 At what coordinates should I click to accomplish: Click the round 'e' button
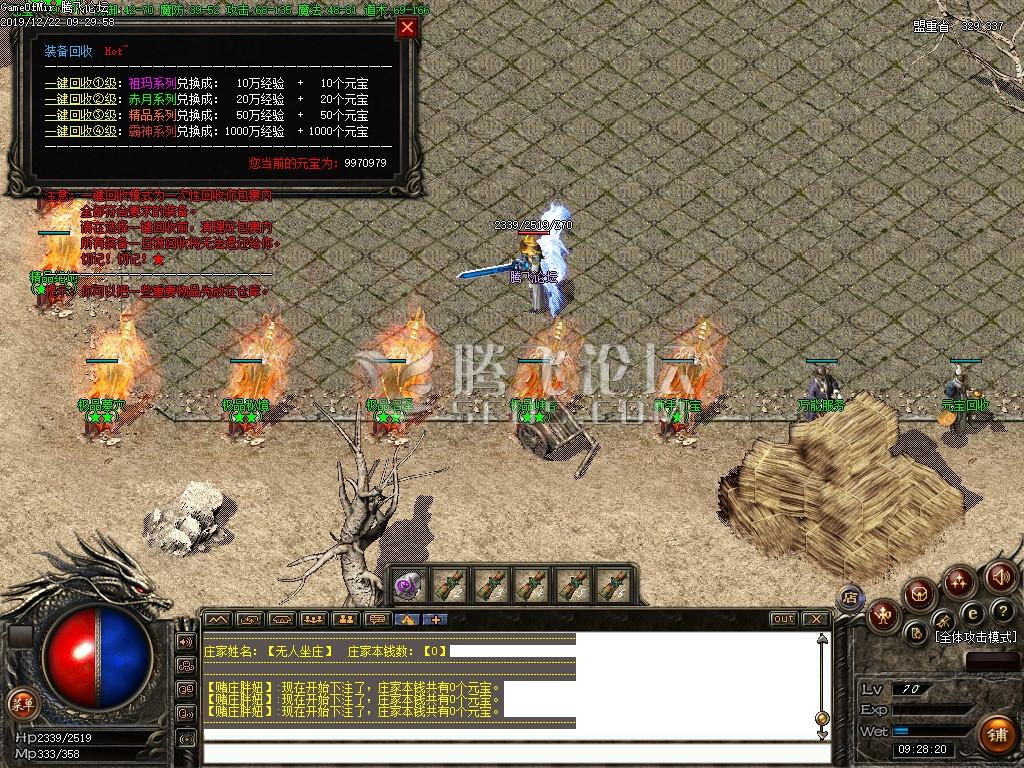tap(970, 613)
